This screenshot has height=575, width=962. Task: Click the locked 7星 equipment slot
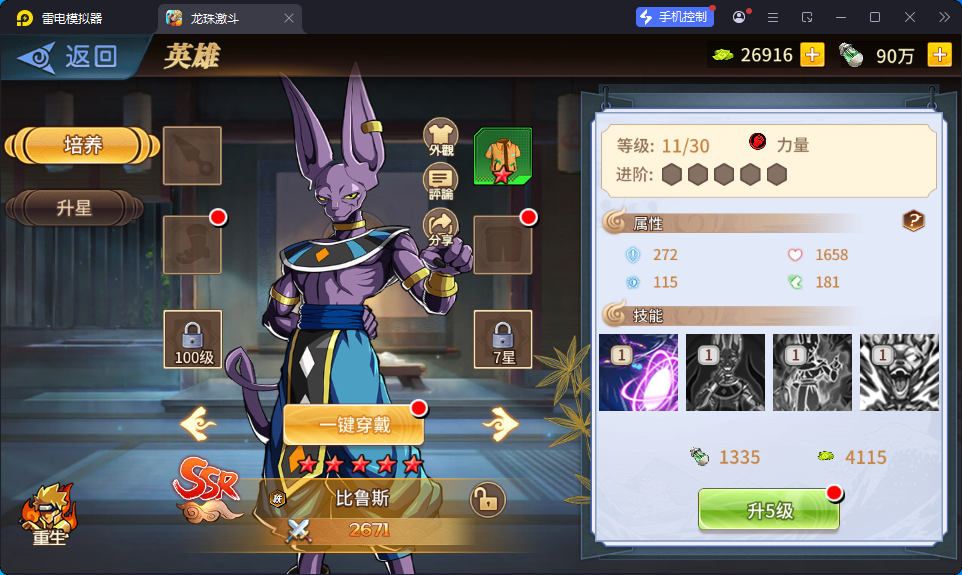(x=502, y=339)
